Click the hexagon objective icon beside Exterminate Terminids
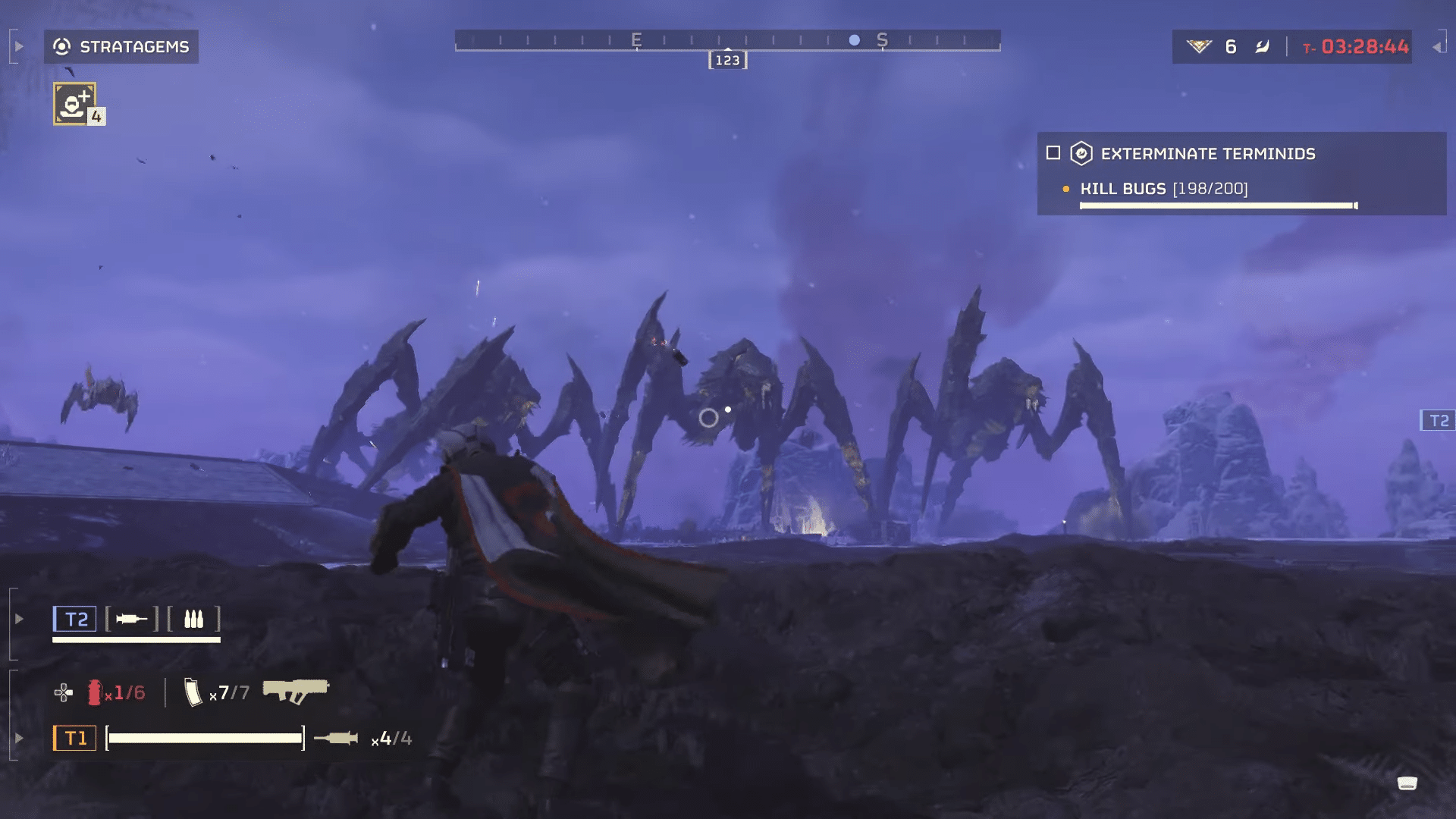Viewport: 1456px width, 819px height. tap(1081, 154)
